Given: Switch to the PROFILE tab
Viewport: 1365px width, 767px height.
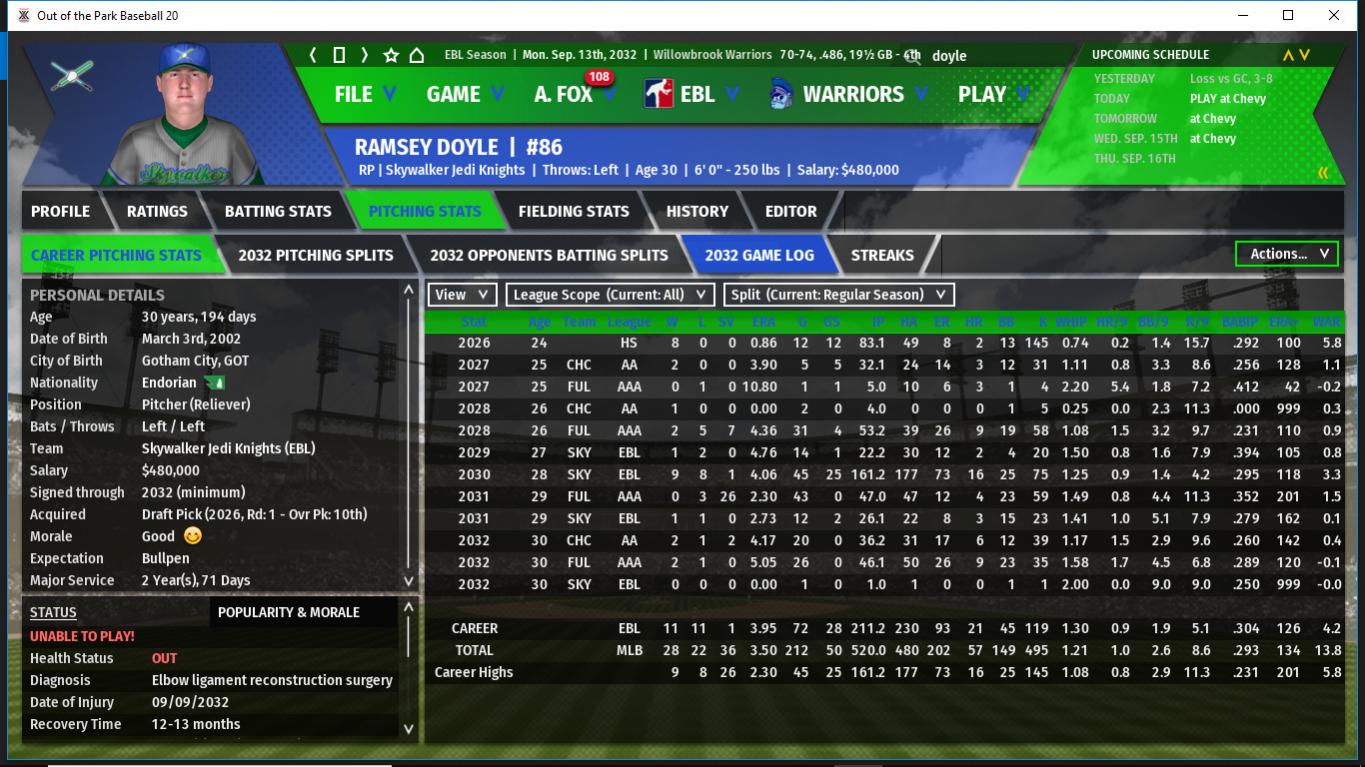Looking at the screenshot, I should [x=60, y=211].
